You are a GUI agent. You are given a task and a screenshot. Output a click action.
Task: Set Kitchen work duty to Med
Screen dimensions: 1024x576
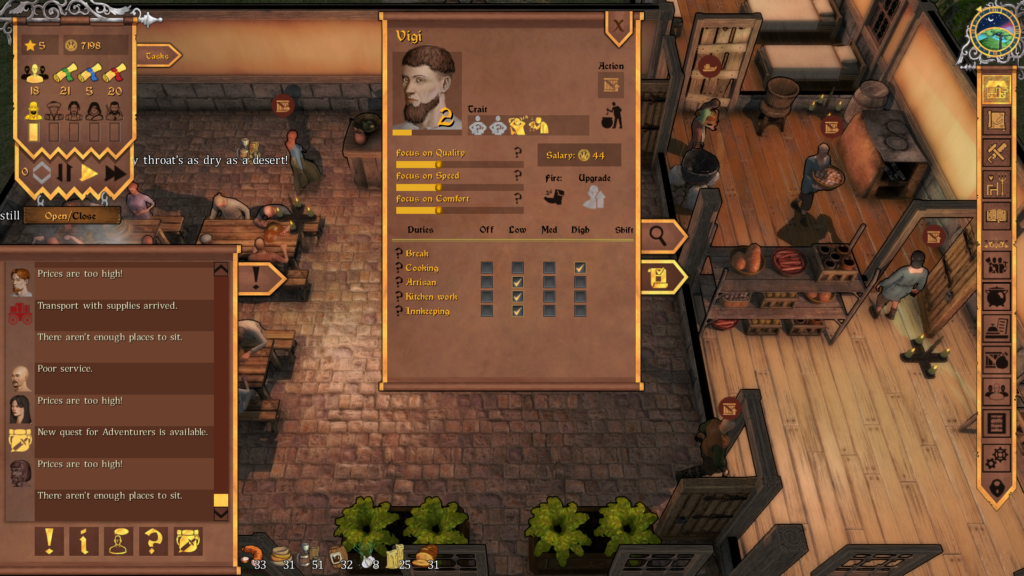coord(549,297)
